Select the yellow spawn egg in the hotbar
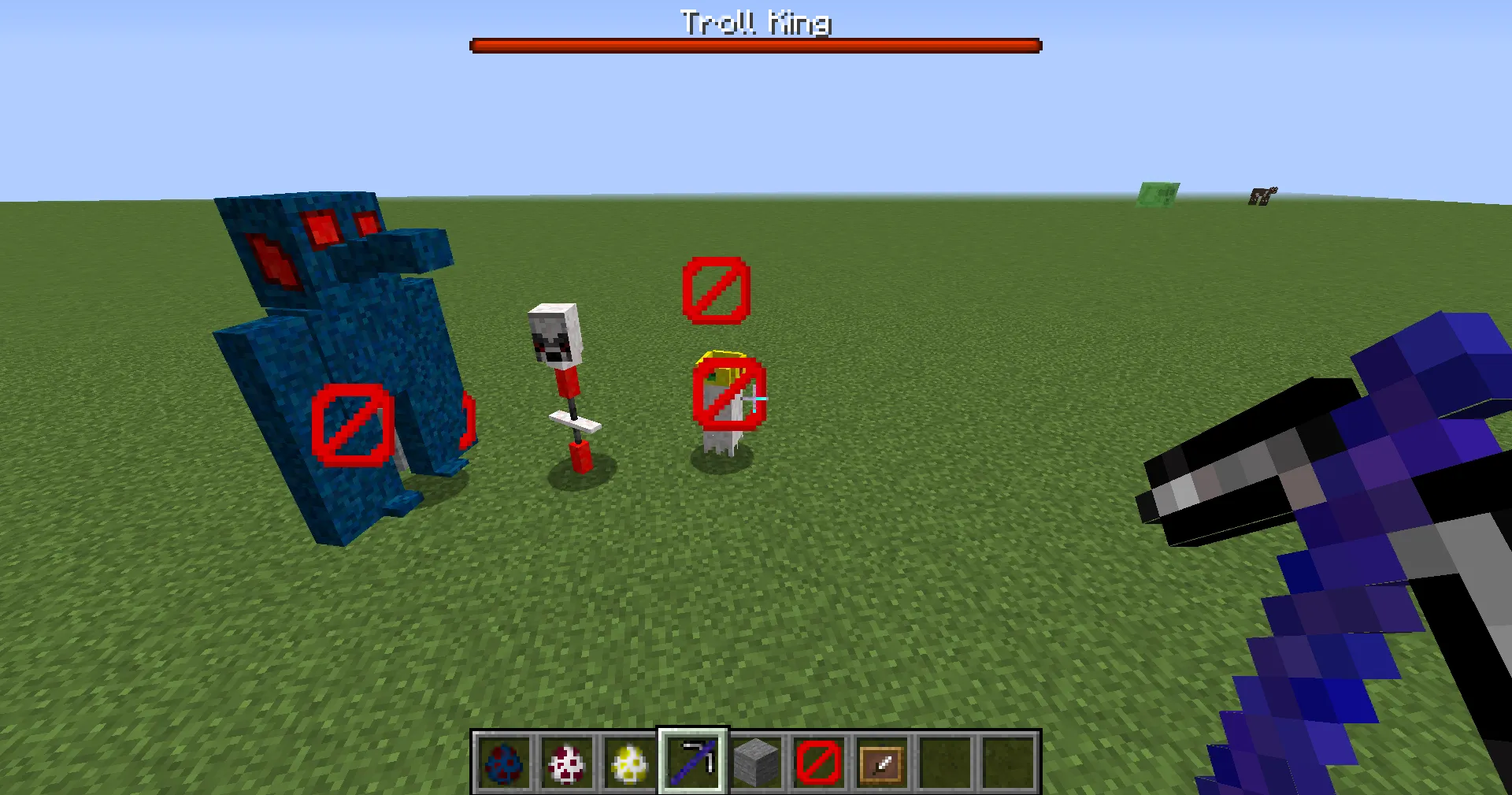This screenshot has height=795, width=1512. coord(629,764)
